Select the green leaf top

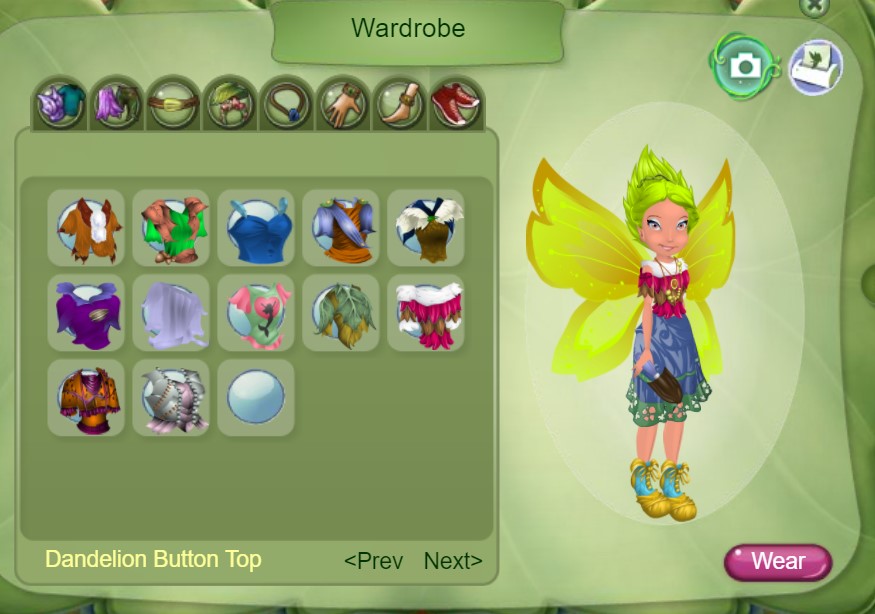point(341,313)
